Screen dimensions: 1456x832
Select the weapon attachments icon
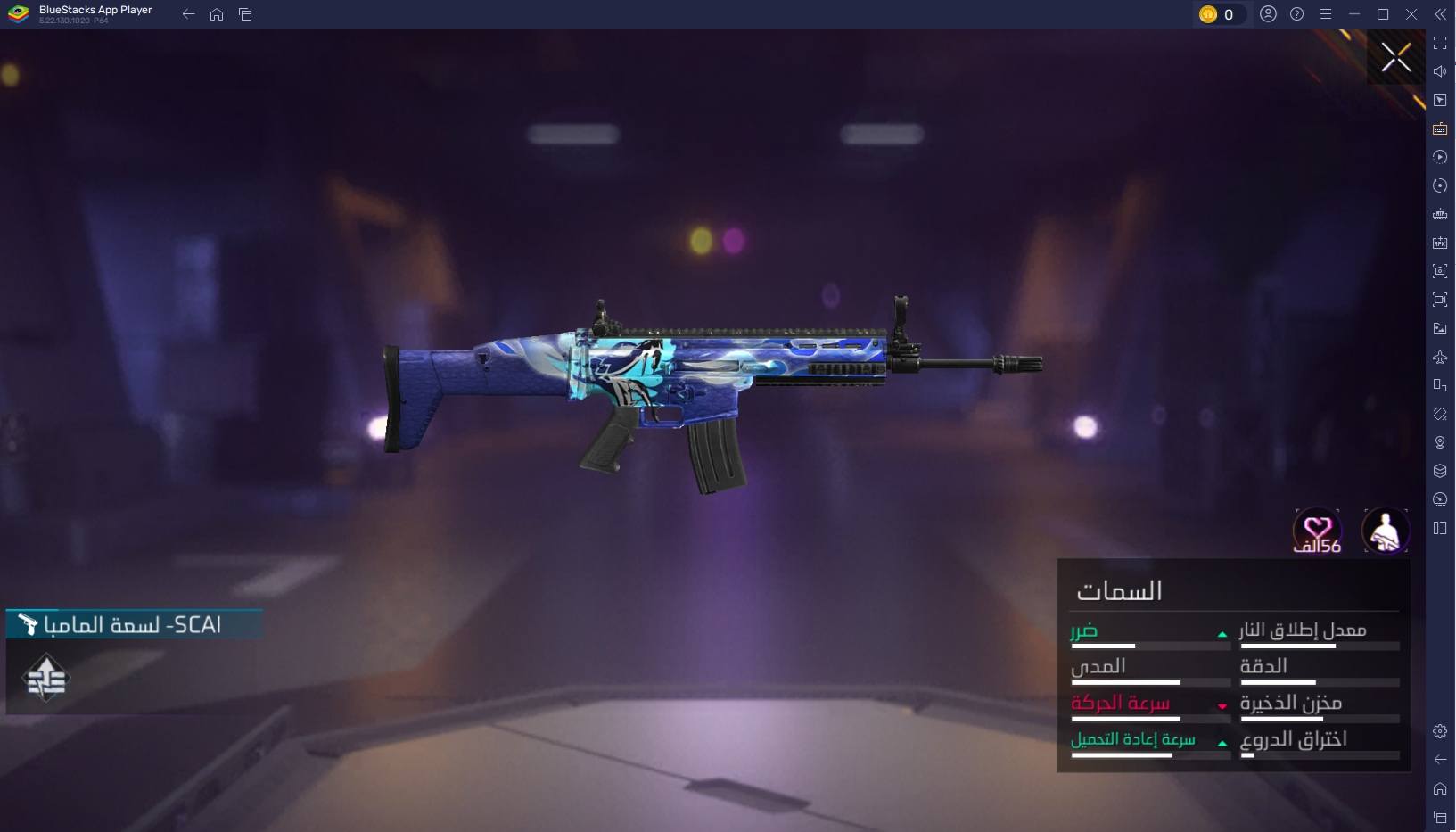click(46, 679)
